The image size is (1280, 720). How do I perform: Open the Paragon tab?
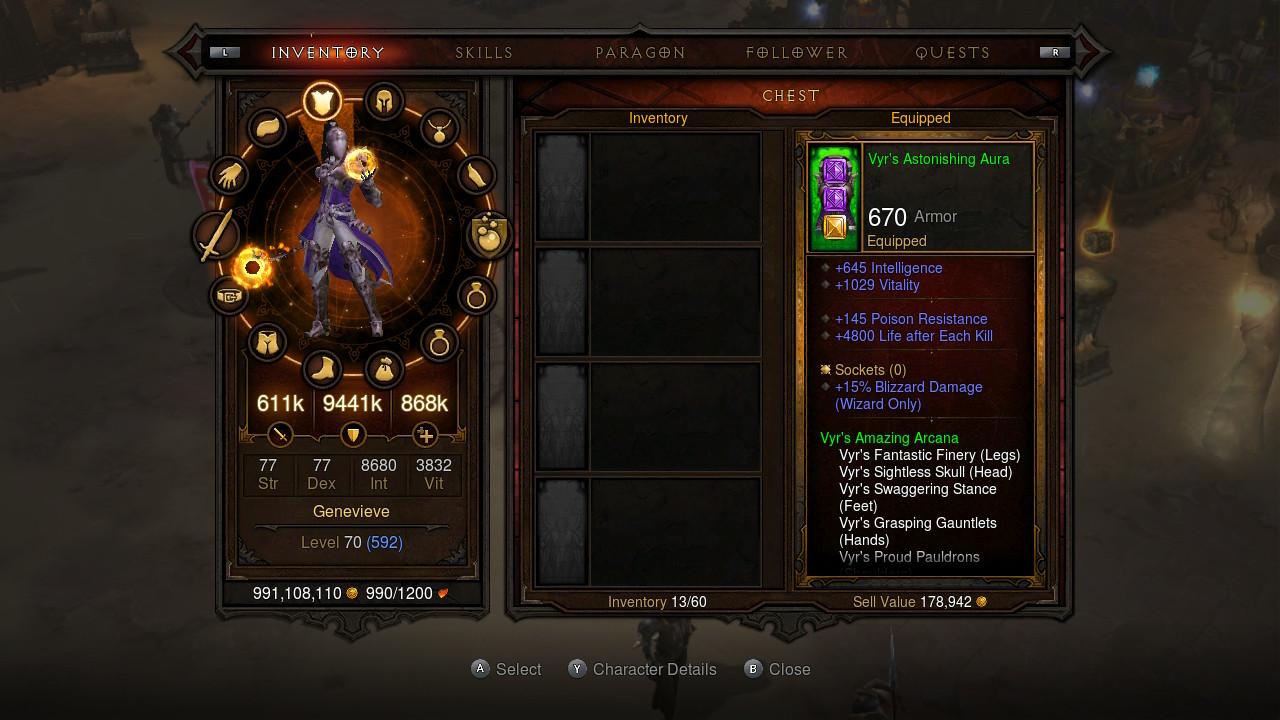[x=640, y=53]
